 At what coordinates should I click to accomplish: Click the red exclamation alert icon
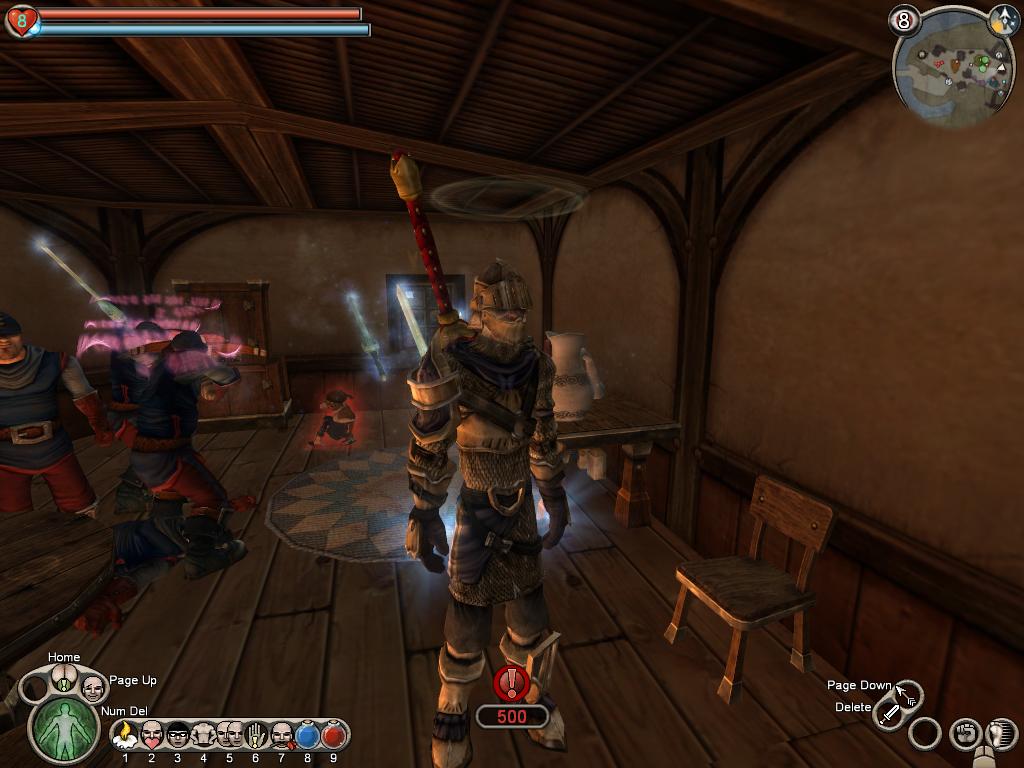point(512,683)
